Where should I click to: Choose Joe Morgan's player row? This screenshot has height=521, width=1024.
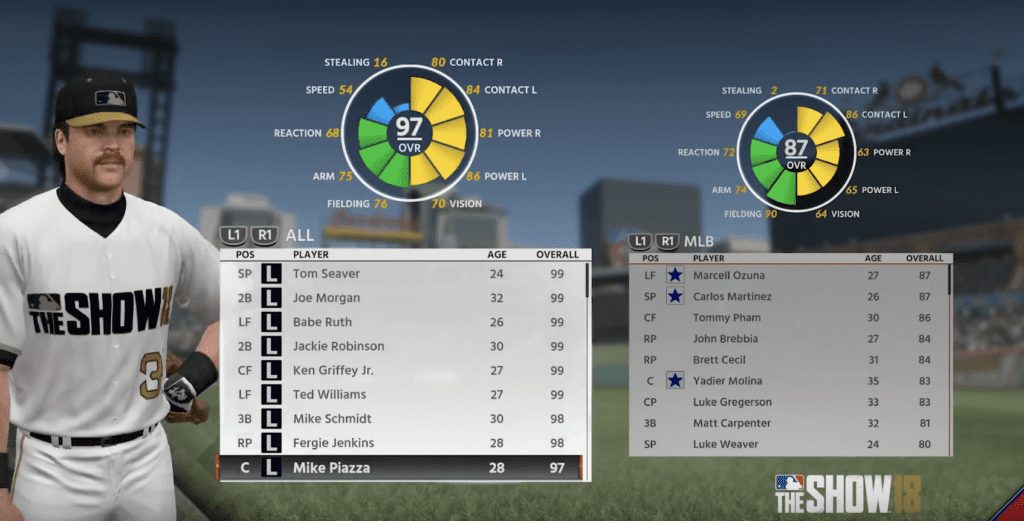pos(400,298)
